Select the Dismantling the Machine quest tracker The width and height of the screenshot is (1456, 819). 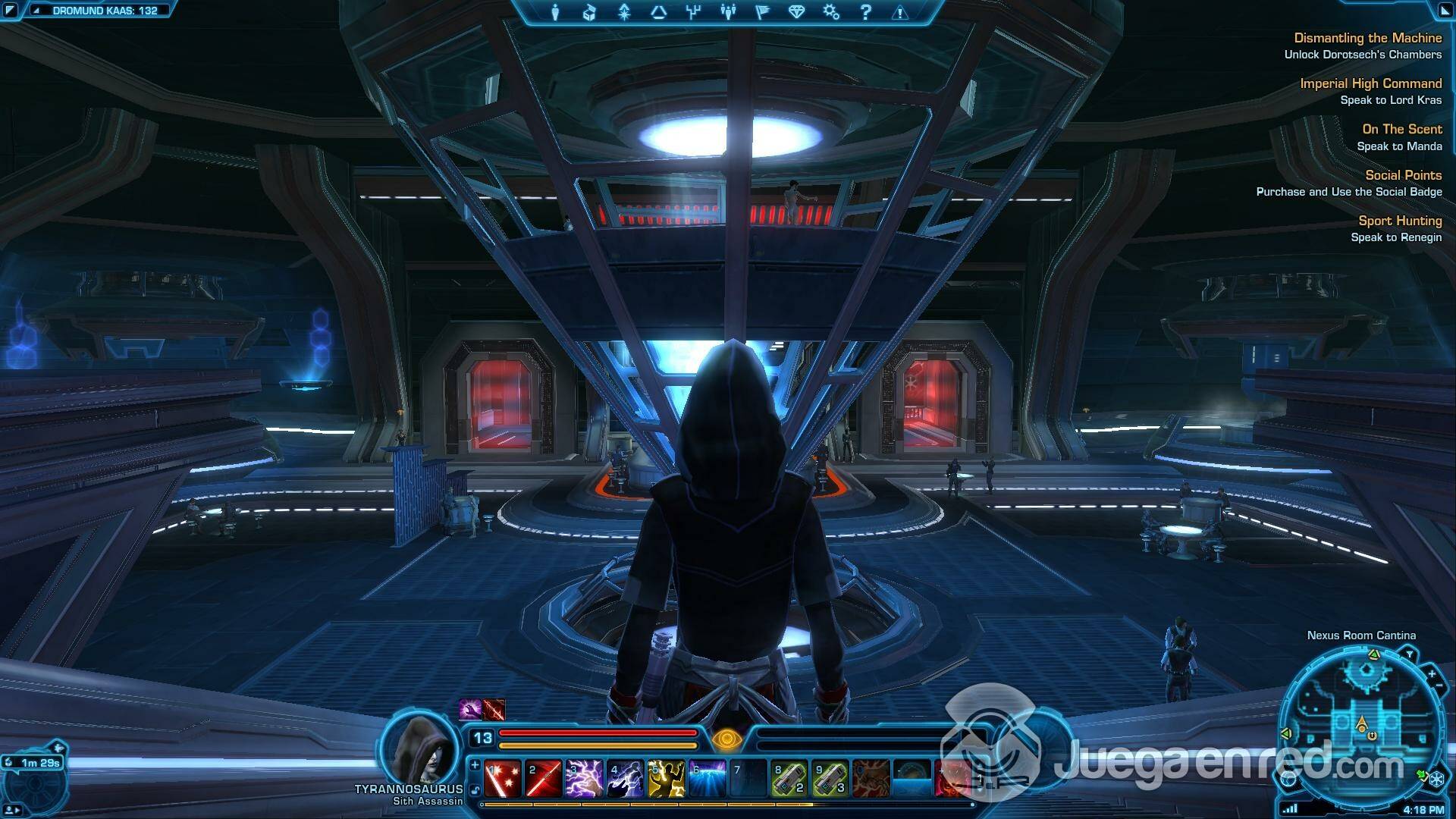[x=1367, y=38]
